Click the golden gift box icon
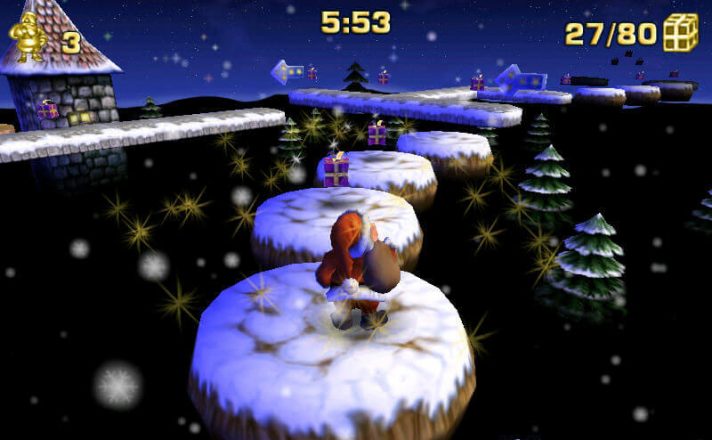 [x=681, y=32]
